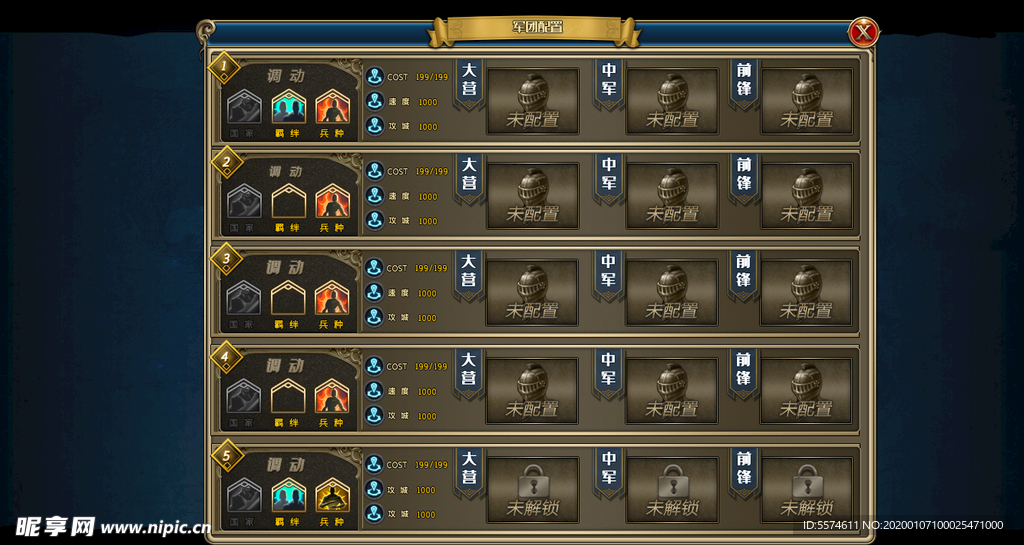
Task: Open legion 1's 羁绊 bond icon
Action: pyautogui.click(x=288, y=107)
